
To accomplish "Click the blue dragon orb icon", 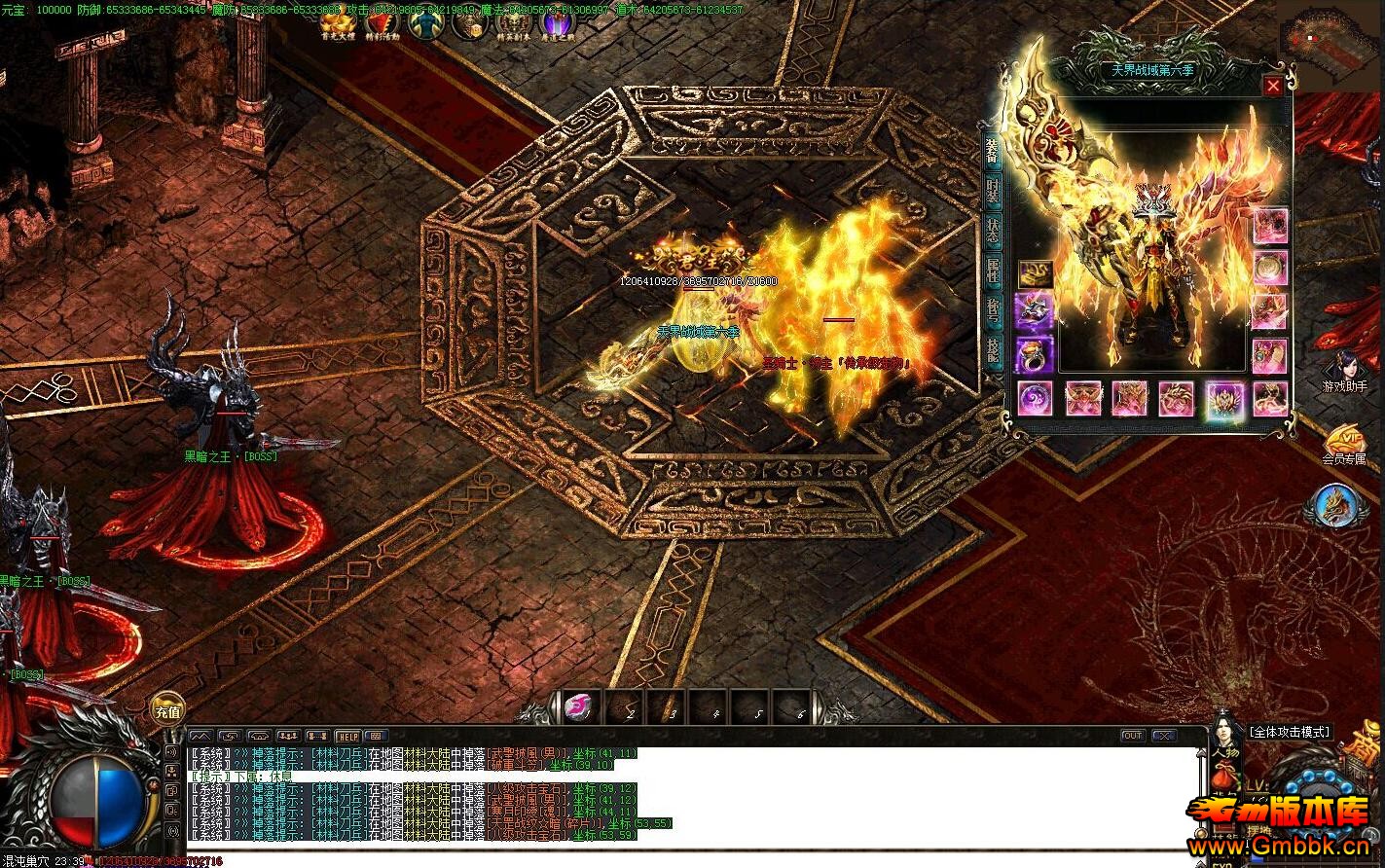I will 1336,506.
